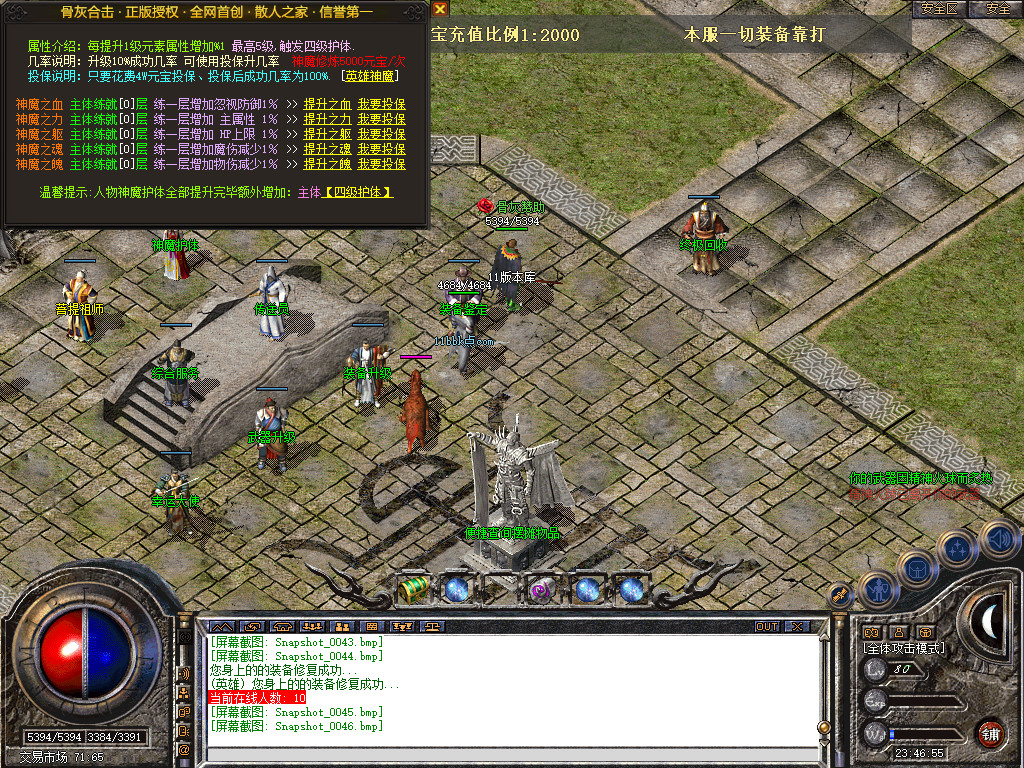1024x768 pixels.
Task: Click 我要投保 for 神魔之魄
Action: point(381,164)
